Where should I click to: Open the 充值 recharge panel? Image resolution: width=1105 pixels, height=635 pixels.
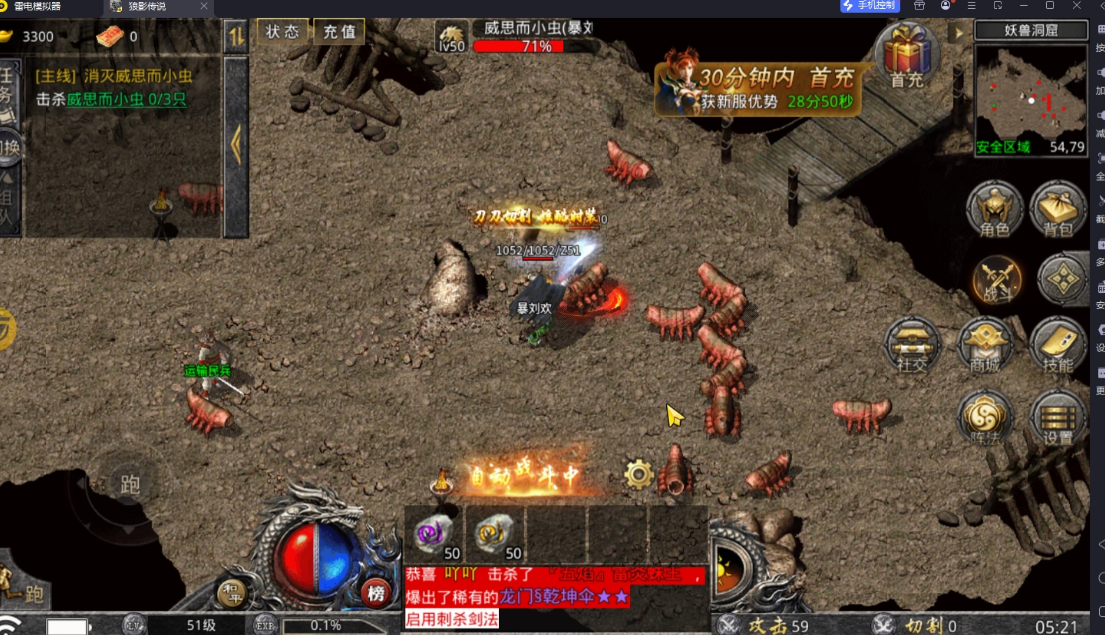340,31
